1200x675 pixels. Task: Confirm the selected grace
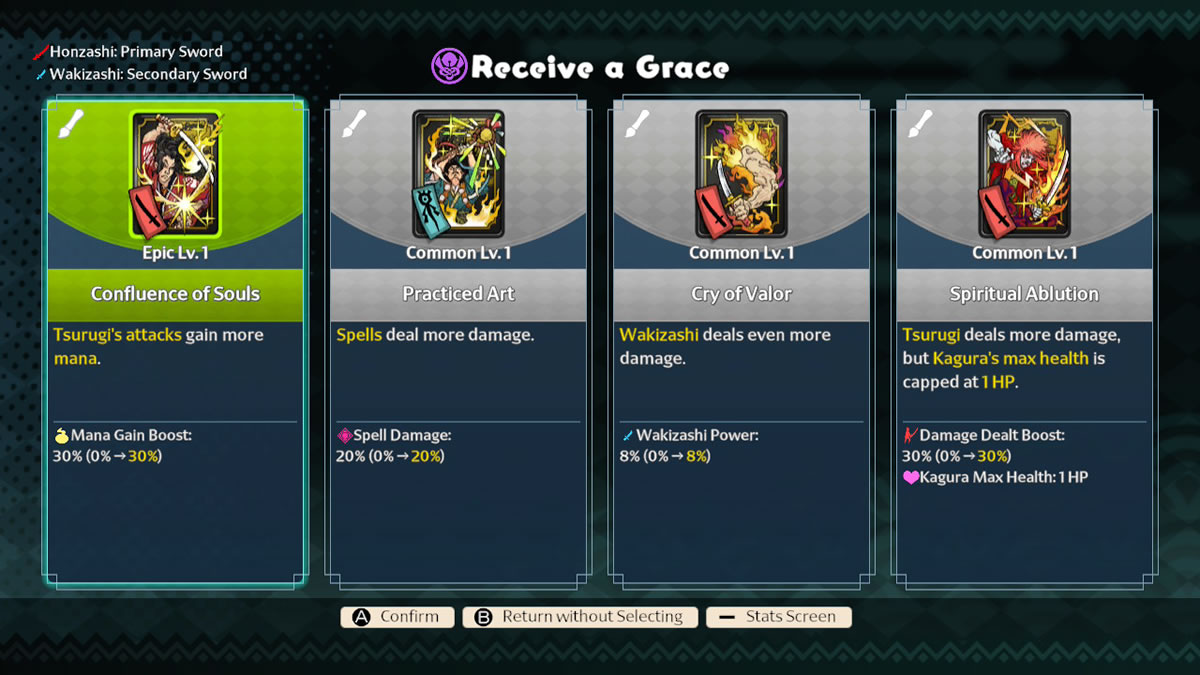pos(397,617)
